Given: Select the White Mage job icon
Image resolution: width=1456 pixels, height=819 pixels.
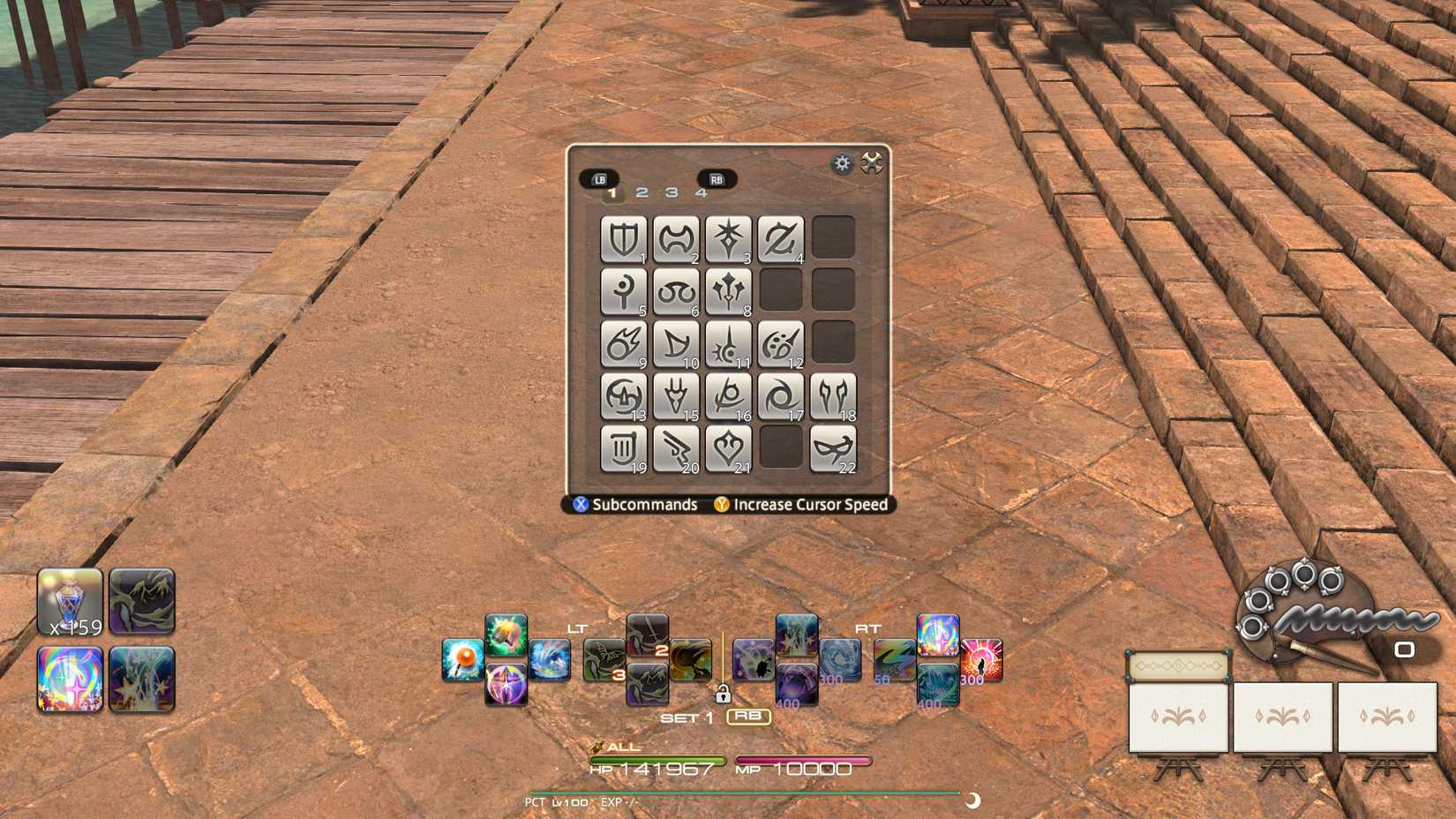Looking at the screenshot, I should [627, 291].
